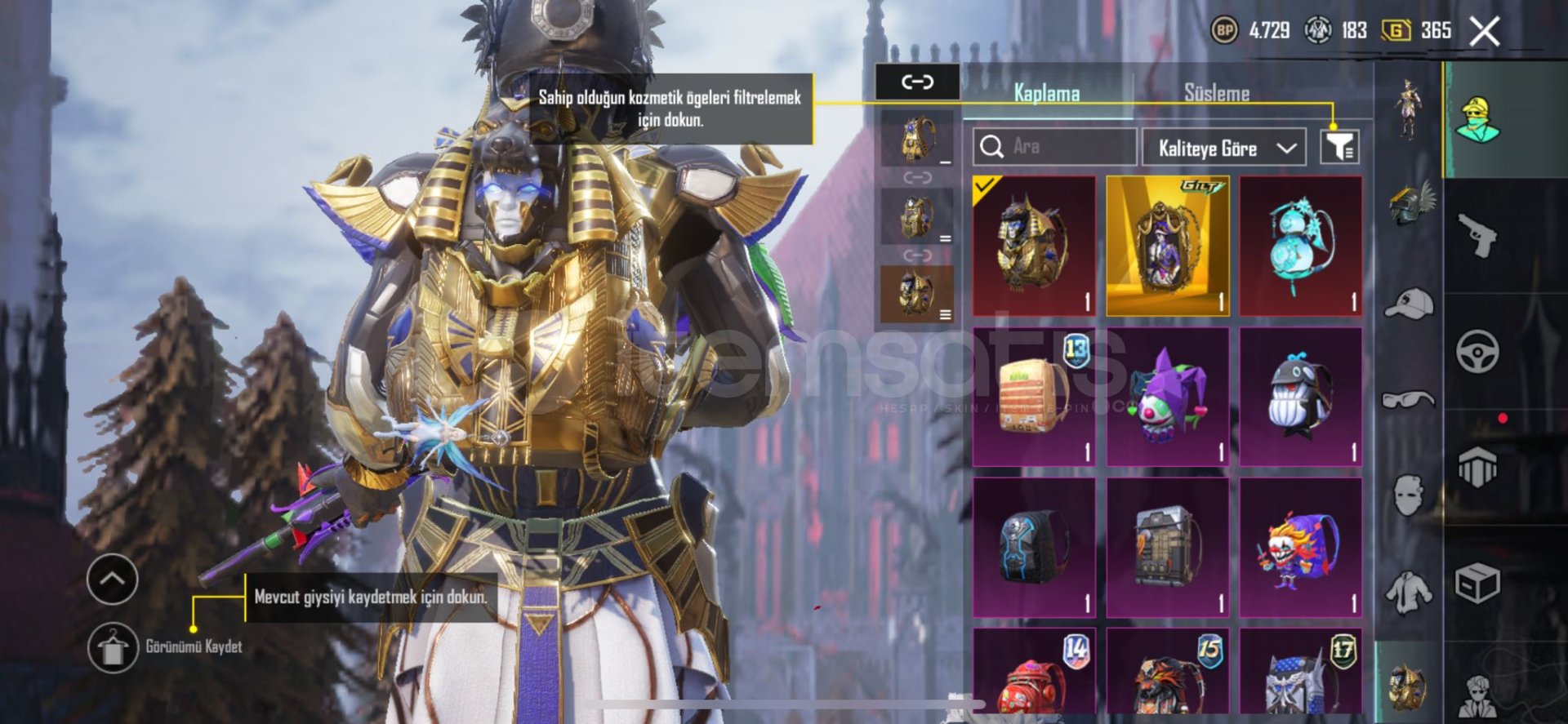This screenshot has width=1568, height=724.
Task: Select the purple jester clown backpack
Action: point(1167,397)
